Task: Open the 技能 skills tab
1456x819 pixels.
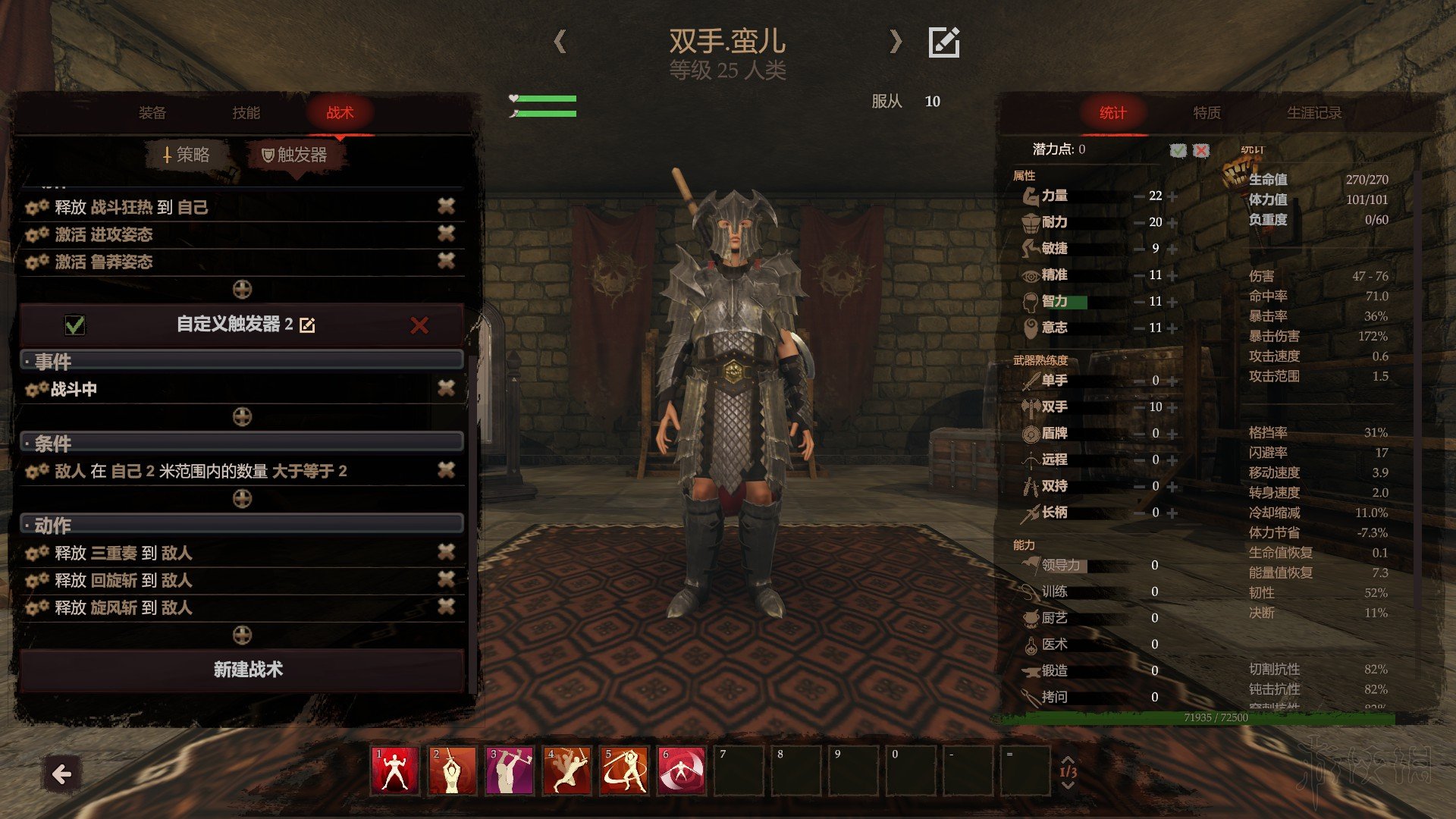Action: (x=246, y=113)
